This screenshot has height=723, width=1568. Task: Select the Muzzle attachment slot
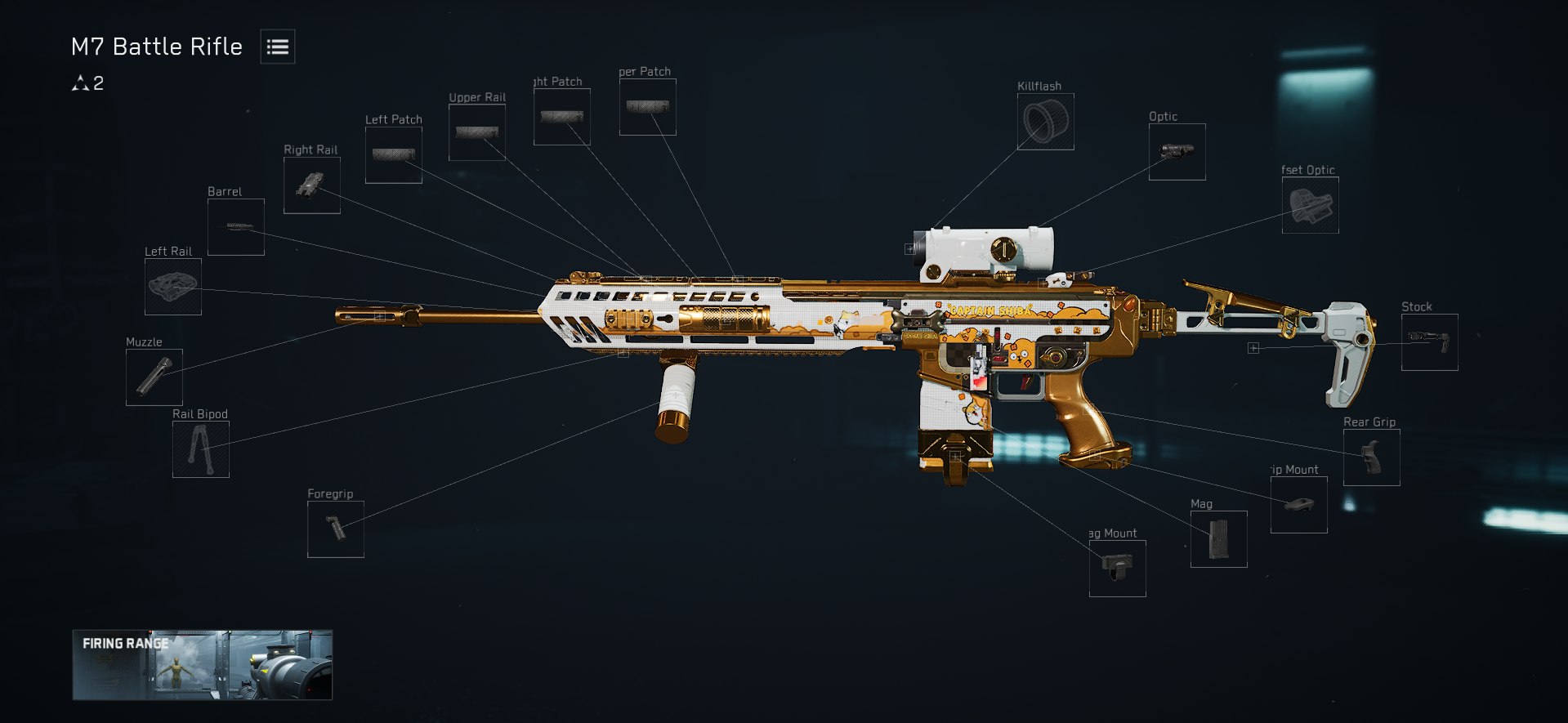[154, 377]
